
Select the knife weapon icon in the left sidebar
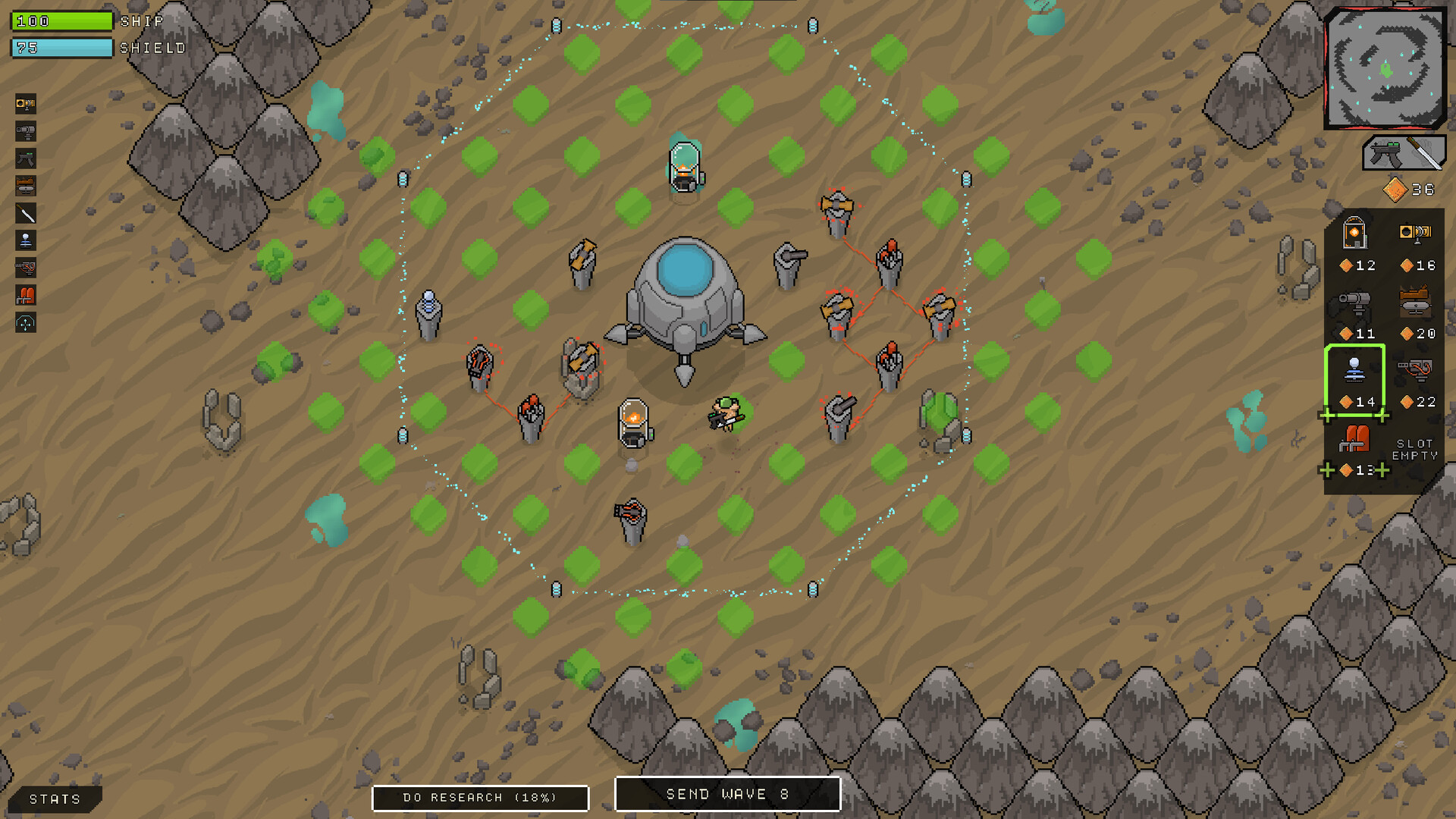coord(25,212)
